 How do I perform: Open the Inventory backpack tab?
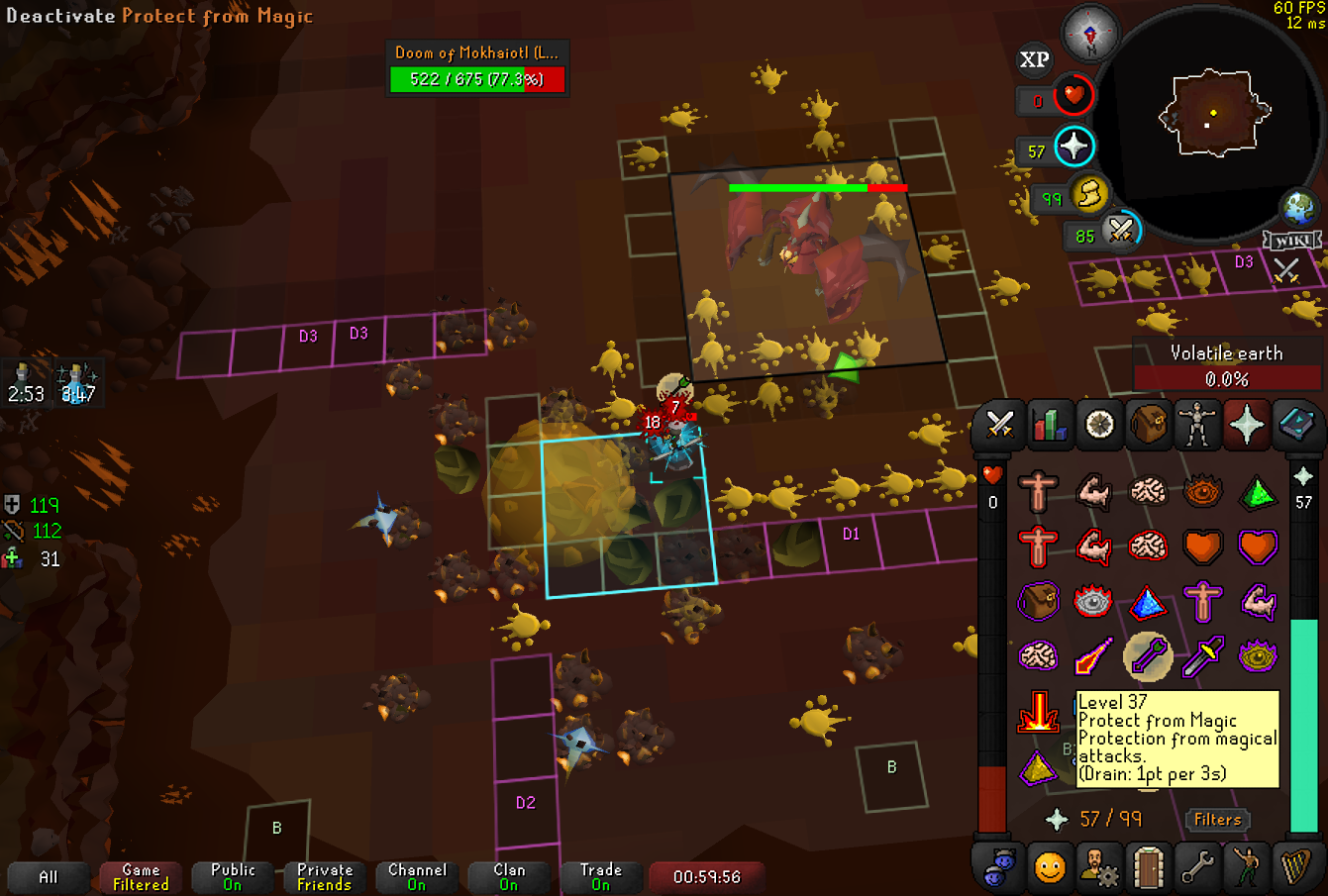point(1148,426)
